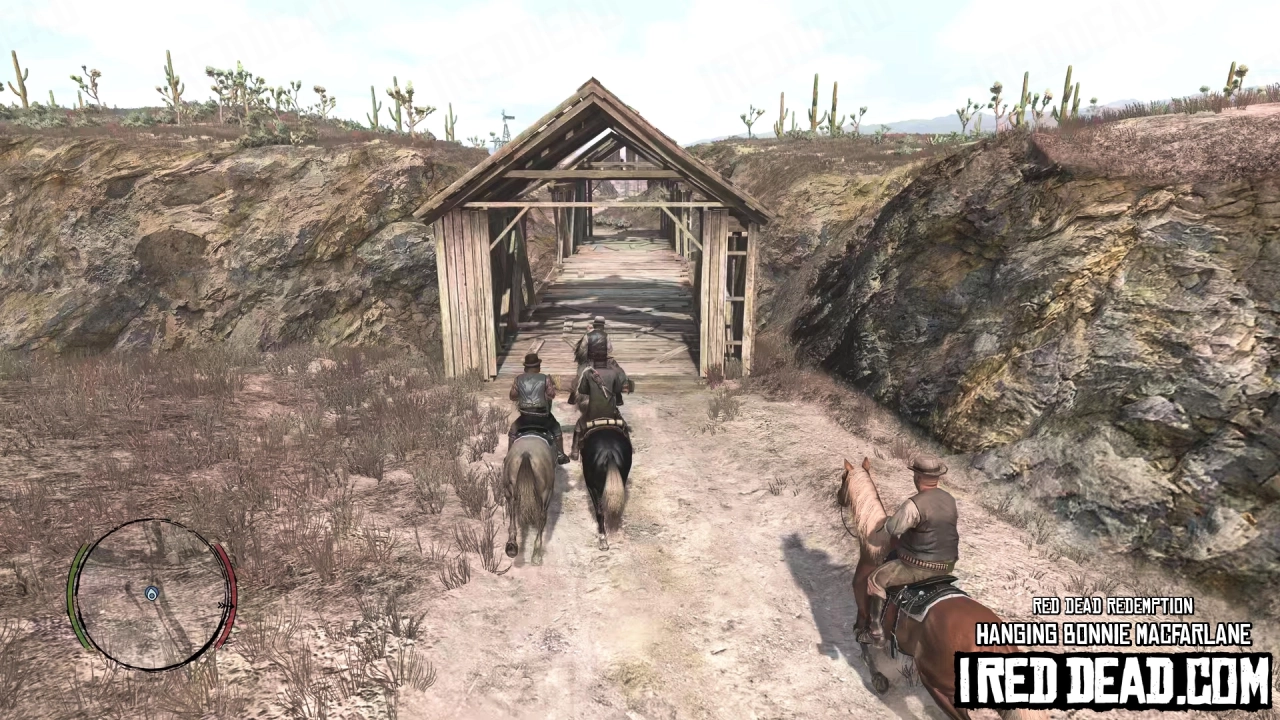Click the blue waypoint droplet at minimap center

click(x=150, y=592)
